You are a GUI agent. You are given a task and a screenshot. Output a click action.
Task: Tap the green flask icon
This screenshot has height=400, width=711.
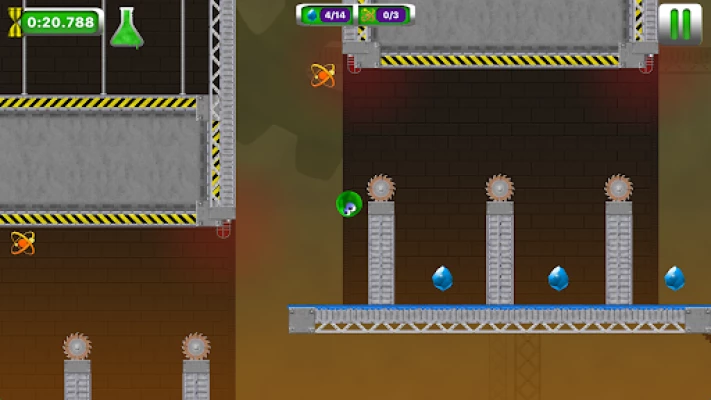[x=127, y=28]
